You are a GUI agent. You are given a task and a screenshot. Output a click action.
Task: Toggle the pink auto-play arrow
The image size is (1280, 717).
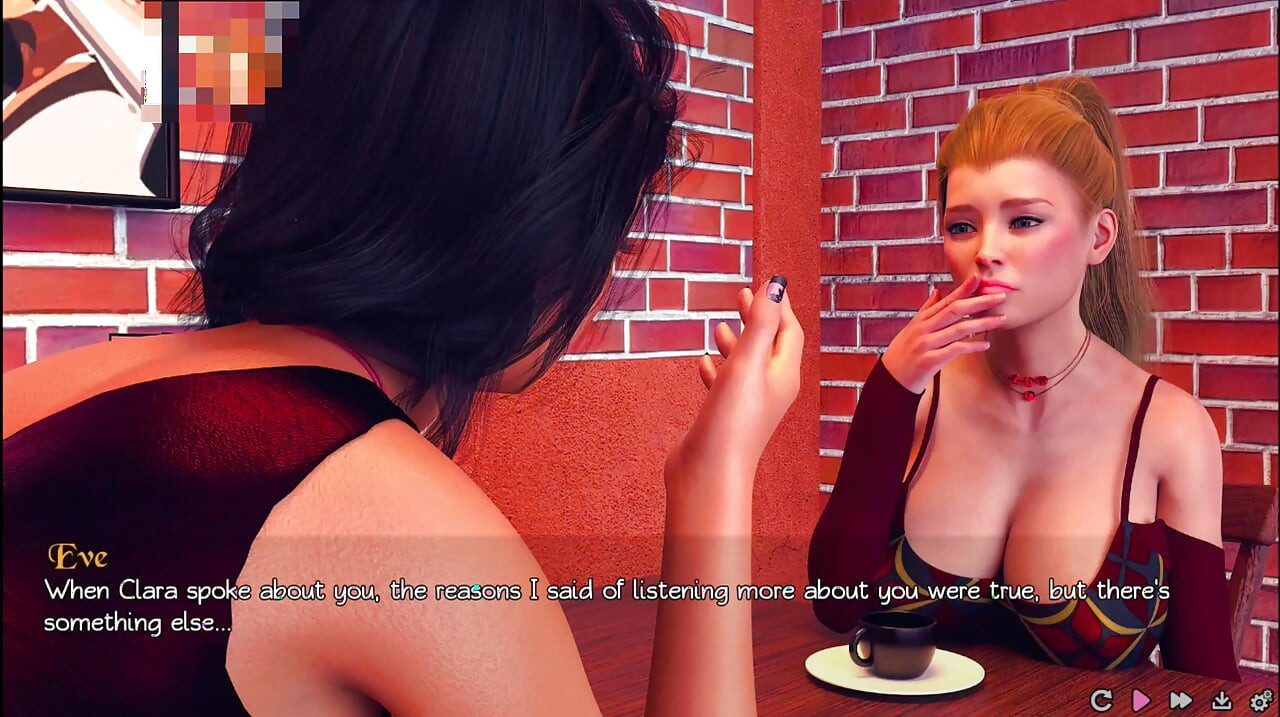[x=1140, y=700]
